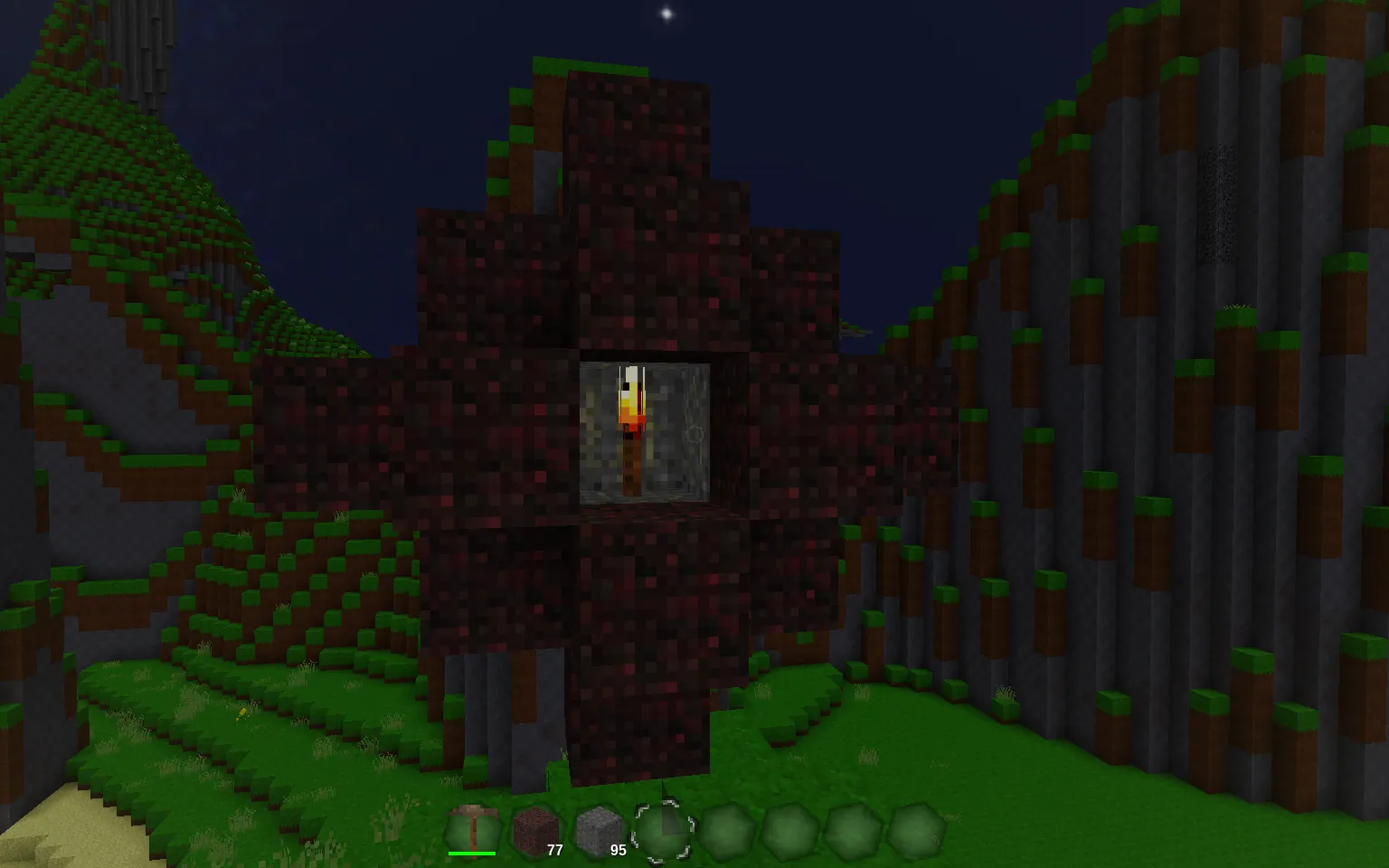This screenshot has width=1389, height=868.
Task: Choose the dark red block stack of 77
Action: [535, 828]
